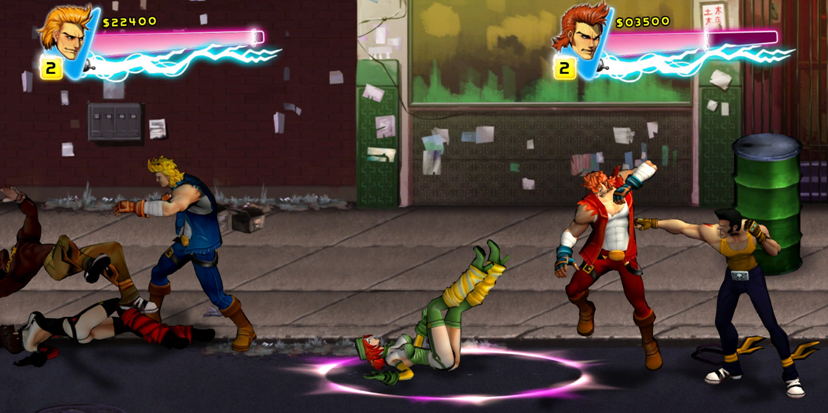Select the red-haired player two portrait
Viewport: 828px width, 413px height.
click(581, 32)
